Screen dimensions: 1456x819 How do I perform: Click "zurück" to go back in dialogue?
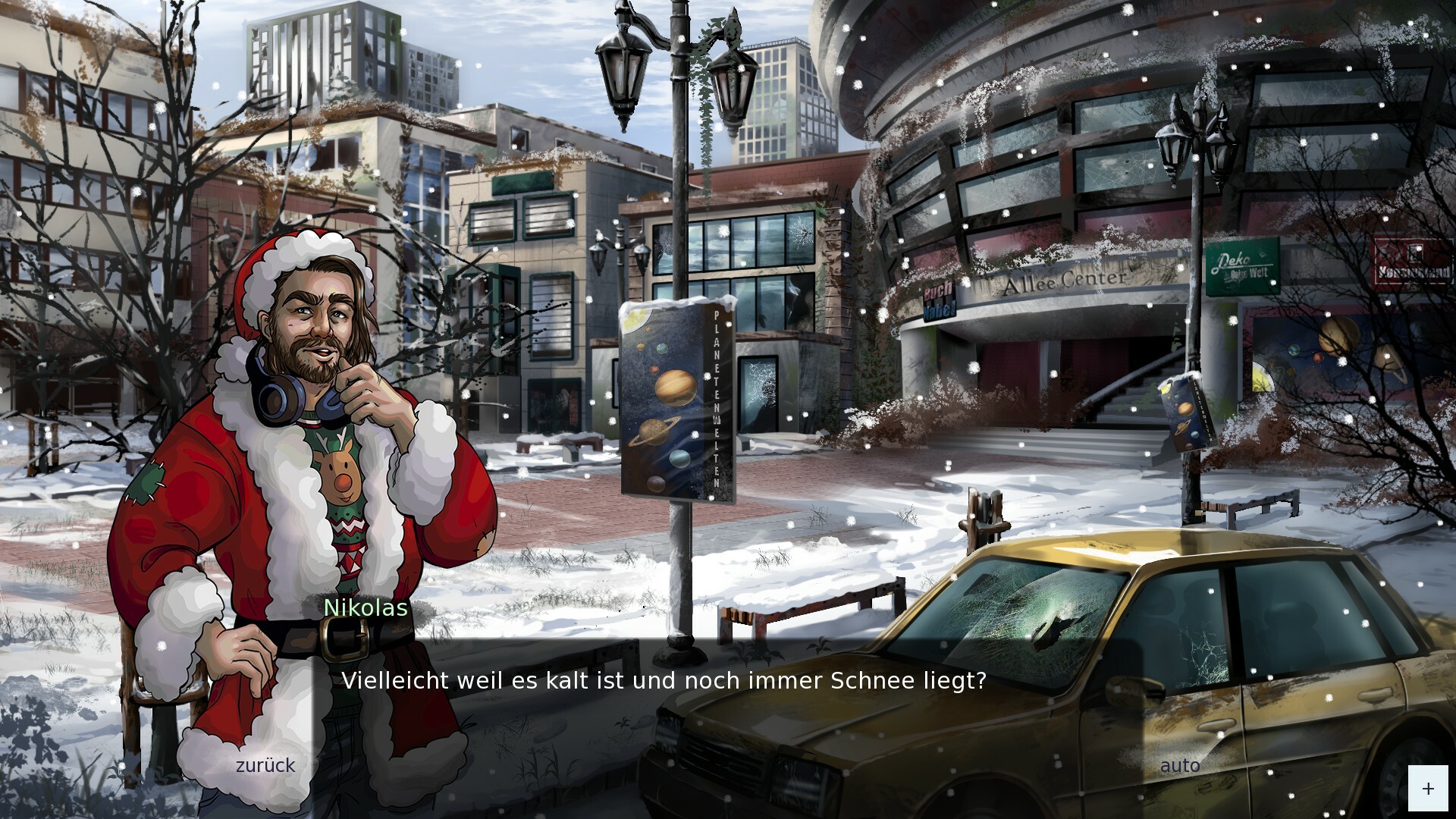click(x=264, y=766)
